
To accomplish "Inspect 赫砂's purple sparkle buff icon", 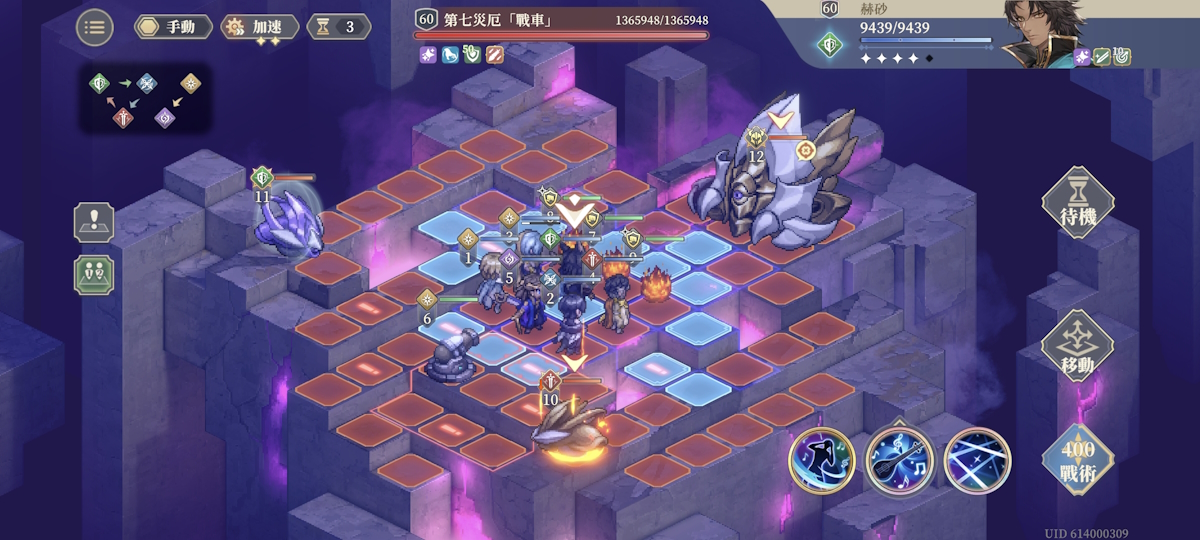I will 1082,57.
